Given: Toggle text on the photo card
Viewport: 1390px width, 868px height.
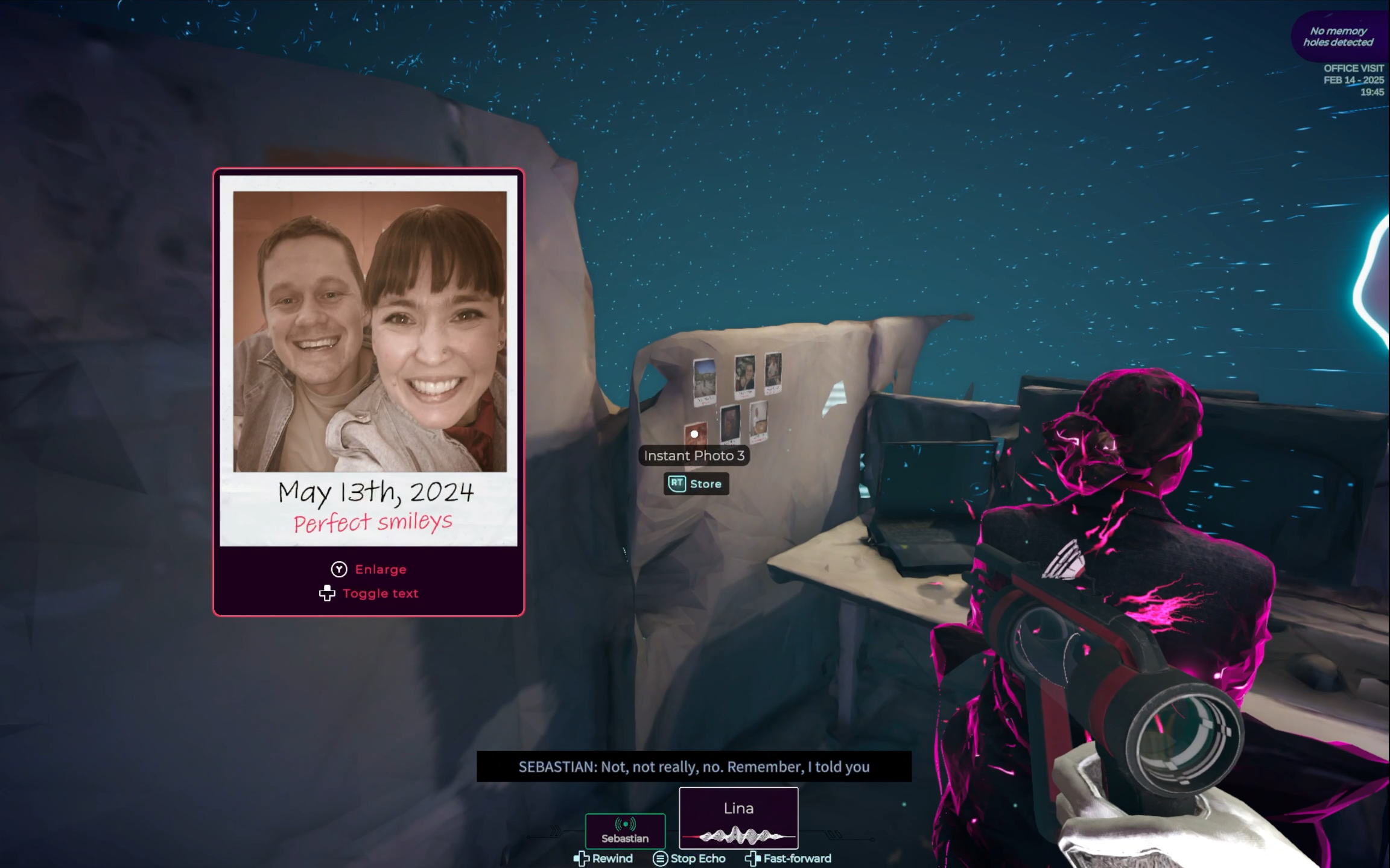Looking at the screenshot, I should pos(369,594).
